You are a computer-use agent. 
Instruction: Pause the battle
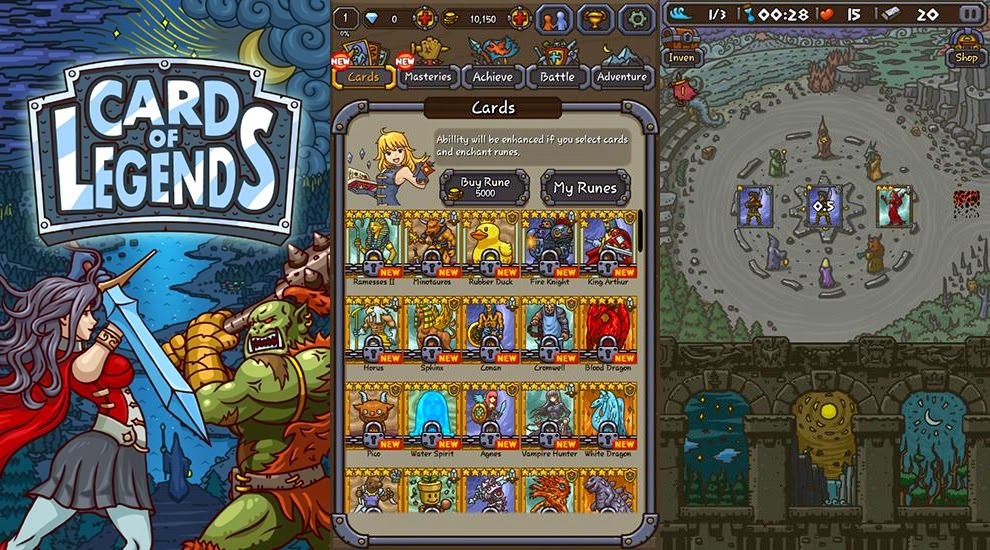(x=969, y=14)
